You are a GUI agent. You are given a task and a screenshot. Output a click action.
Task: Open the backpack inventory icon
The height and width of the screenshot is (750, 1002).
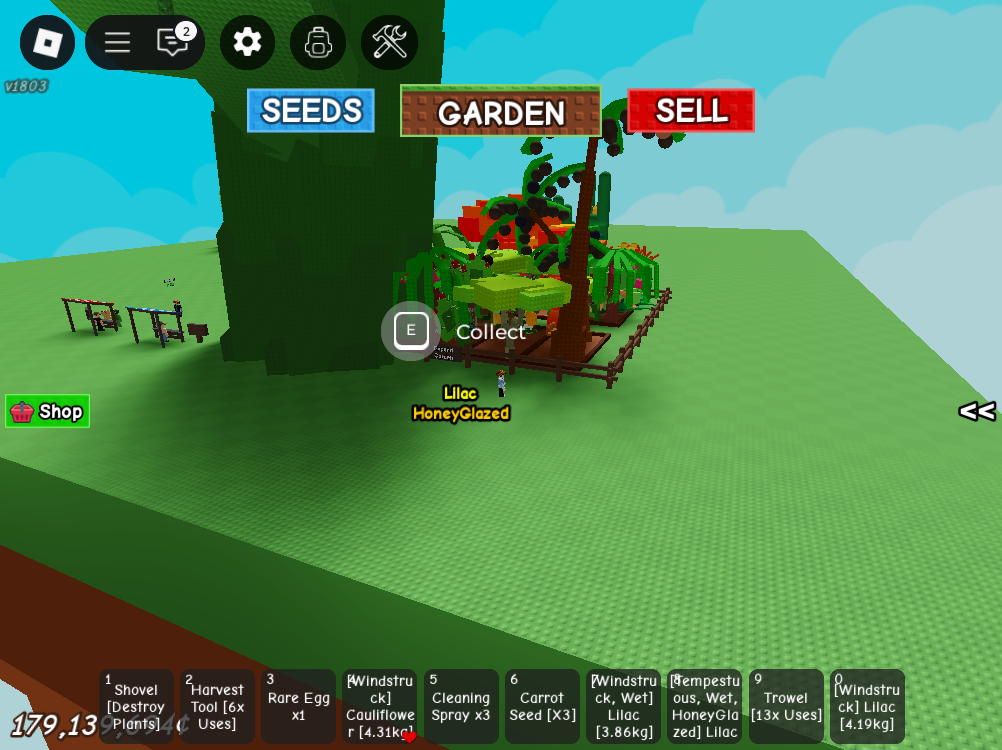[x=318, y=42]
